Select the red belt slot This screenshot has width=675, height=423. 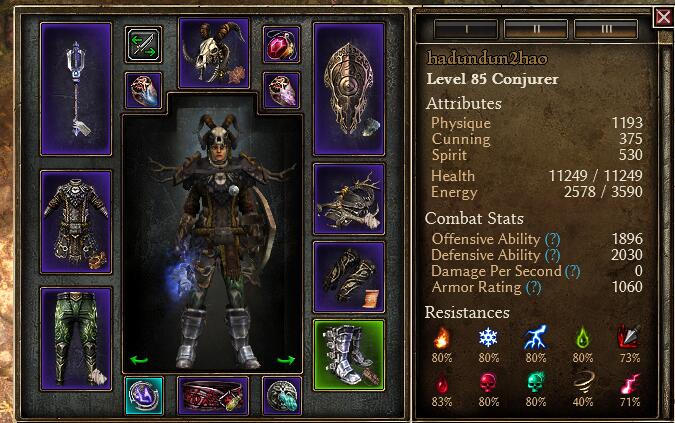point(213,395)
